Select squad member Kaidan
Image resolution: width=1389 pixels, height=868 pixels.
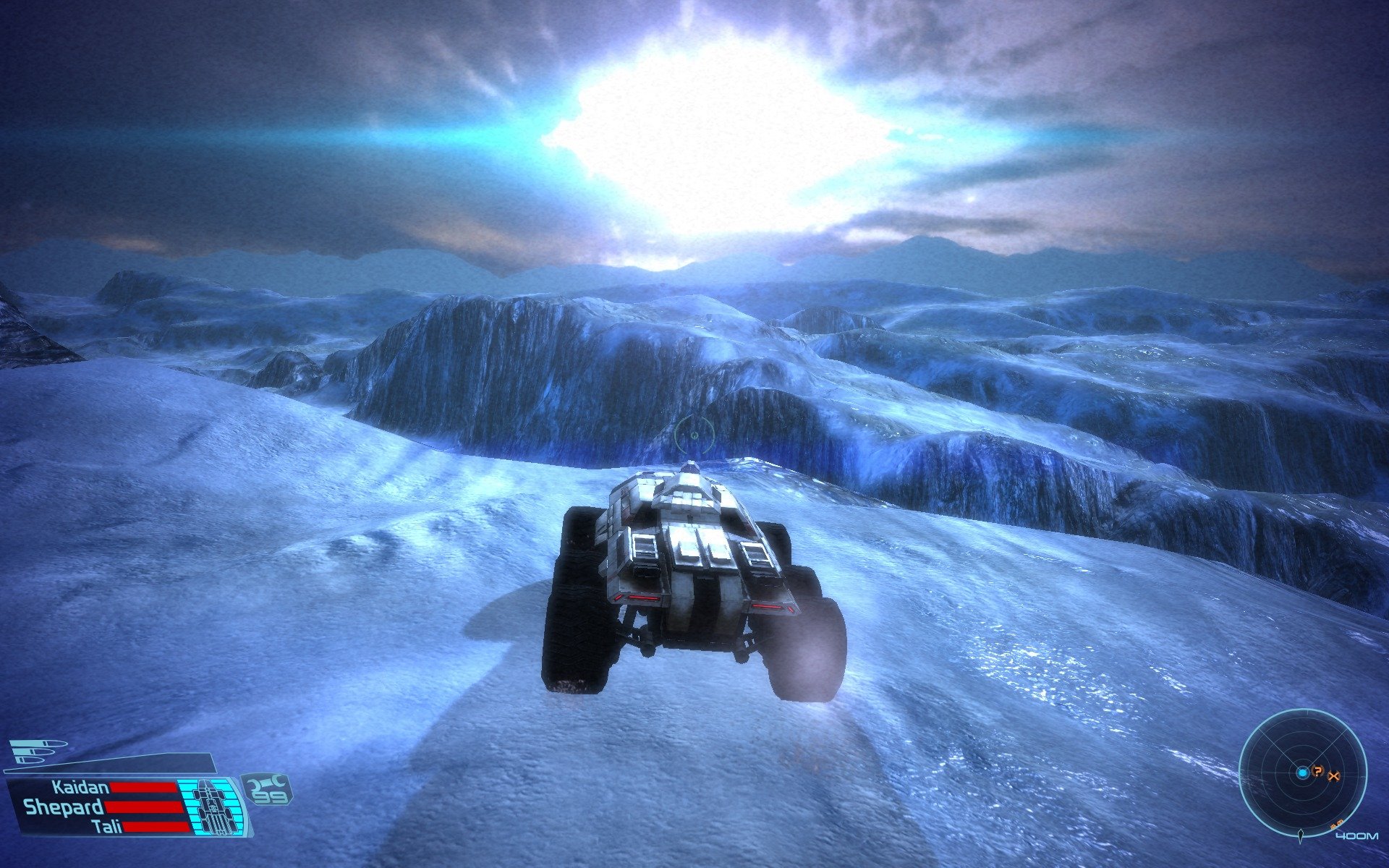click(x=80, y=788)
